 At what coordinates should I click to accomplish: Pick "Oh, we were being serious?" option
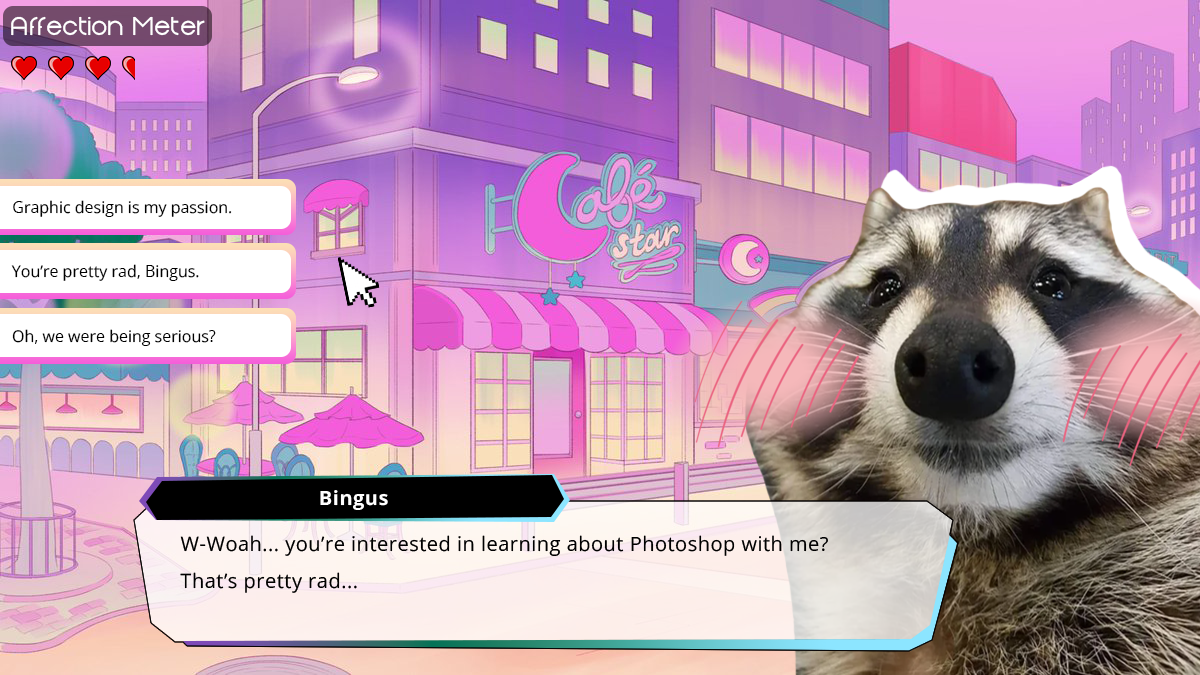click(140, 336)
